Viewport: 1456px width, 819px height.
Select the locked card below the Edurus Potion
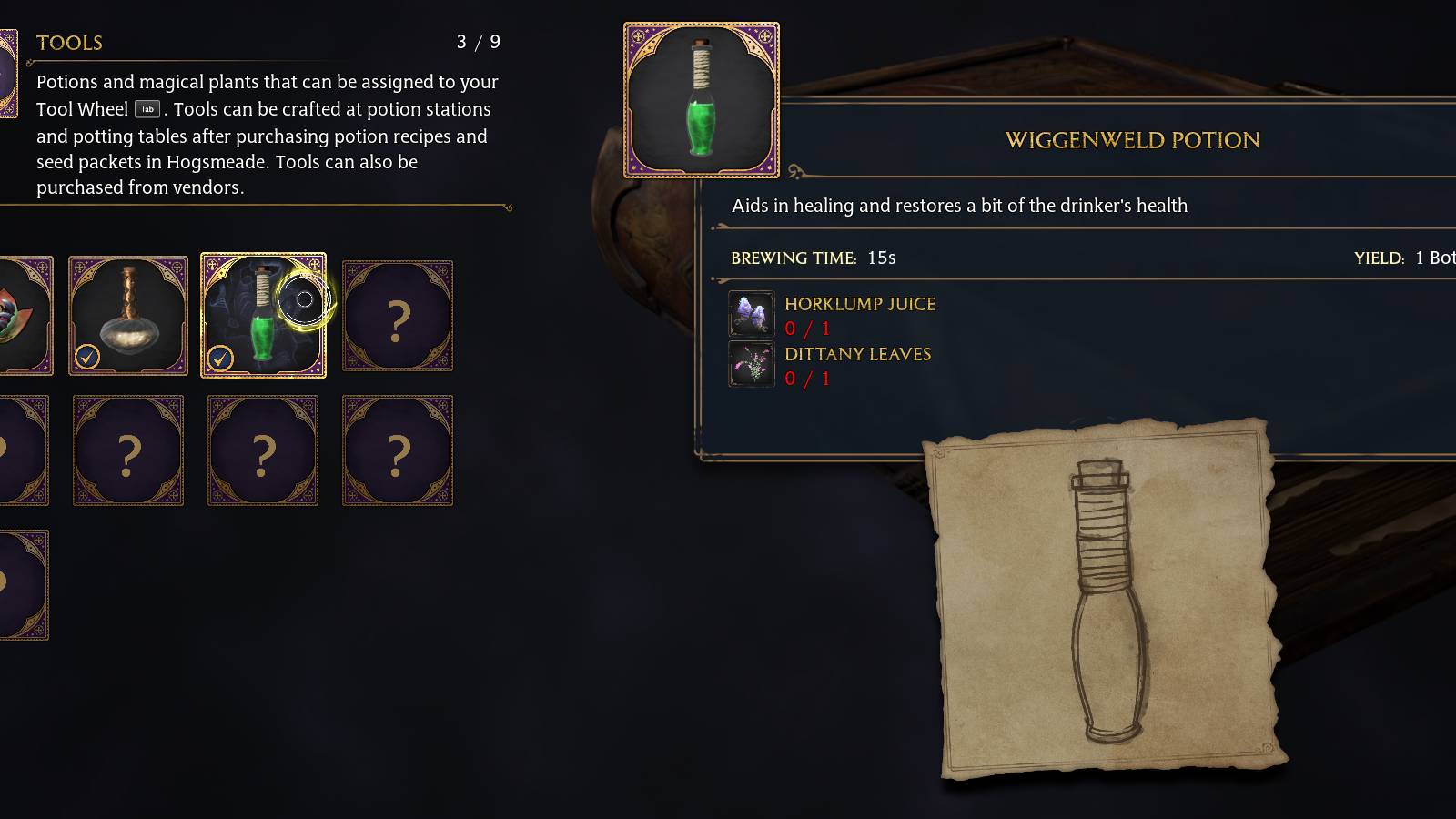128,450
